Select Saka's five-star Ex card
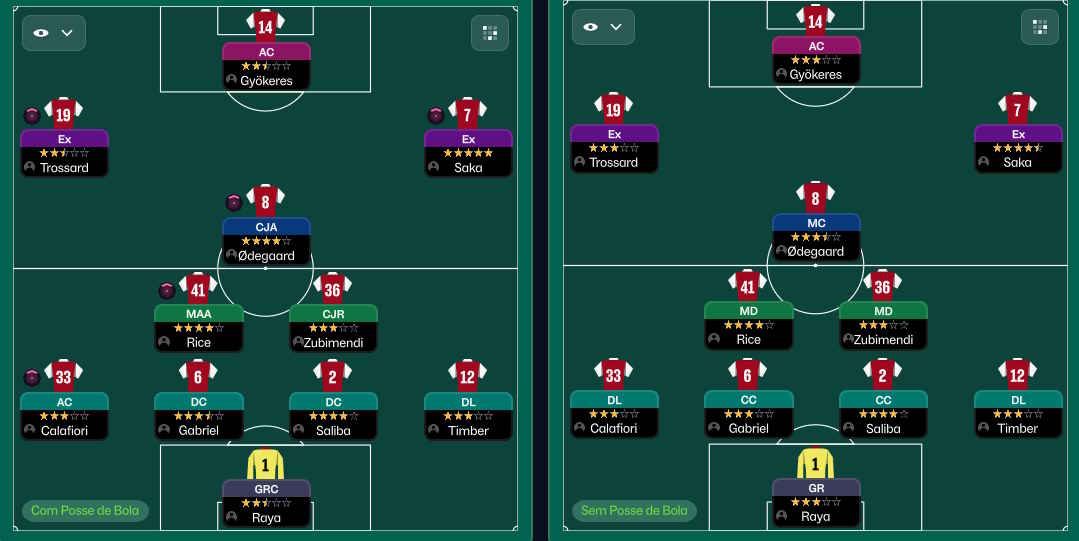Screen dimensions: 1079x541 (468, 153)
